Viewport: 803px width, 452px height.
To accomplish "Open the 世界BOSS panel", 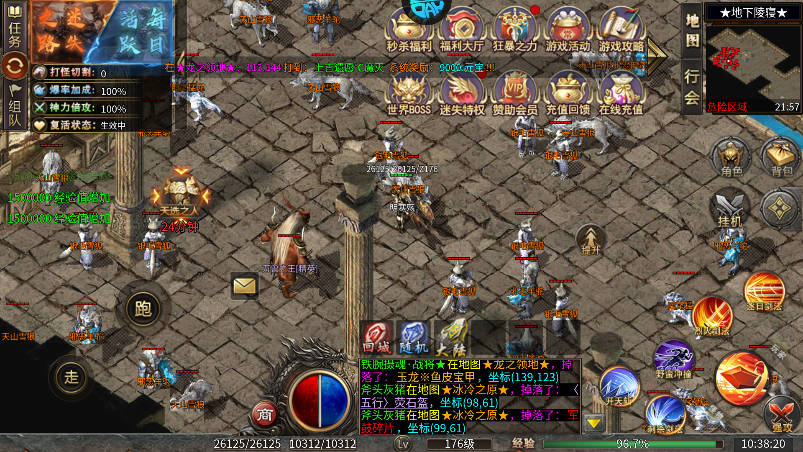I will pos(408,91).
